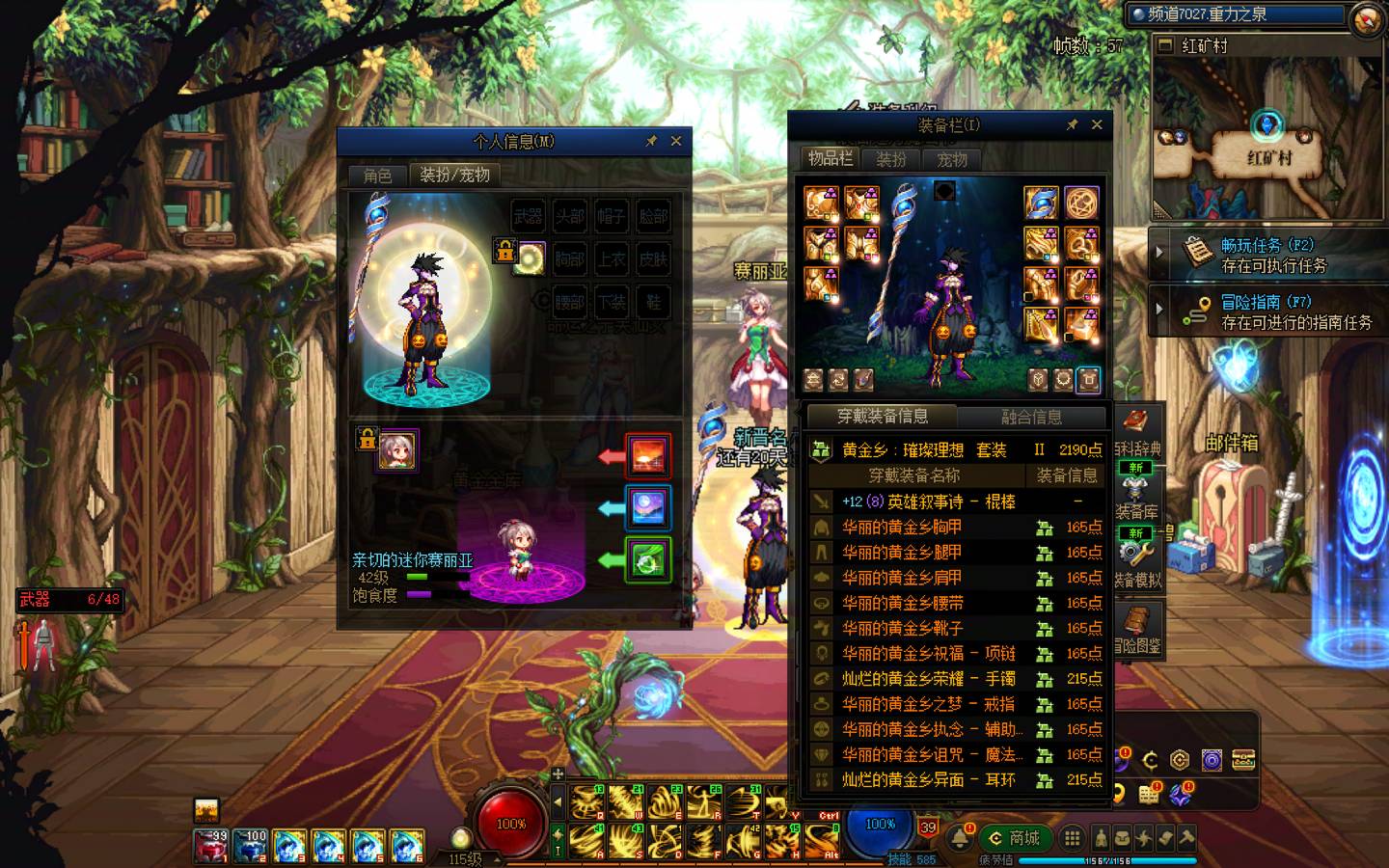The width and height of the screenshot is (1389, 868).
Task: Open the 物品栏 tab
Action: [830, 159]
